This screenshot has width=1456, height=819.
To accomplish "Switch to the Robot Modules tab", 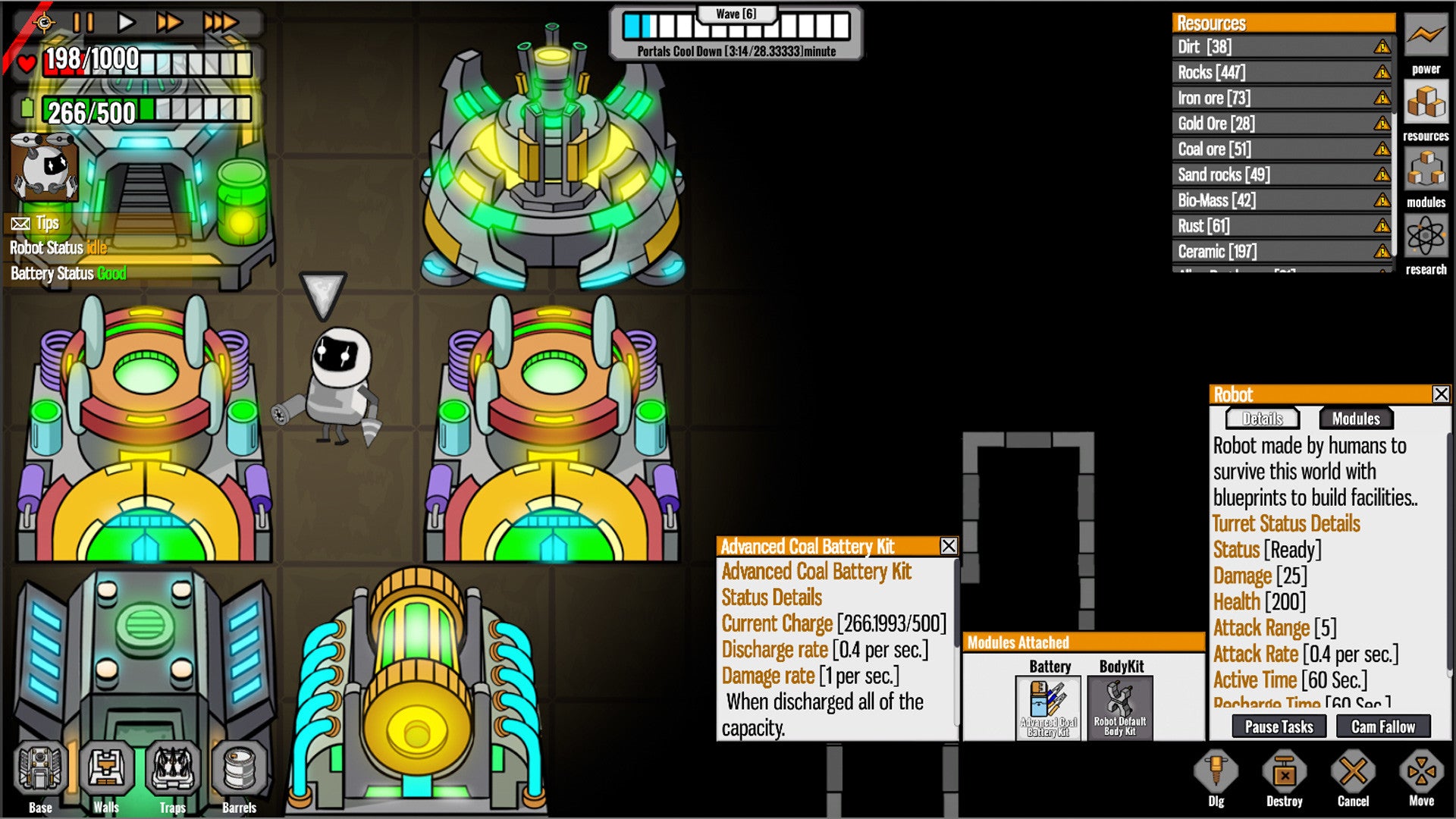I will (1356, 419).
